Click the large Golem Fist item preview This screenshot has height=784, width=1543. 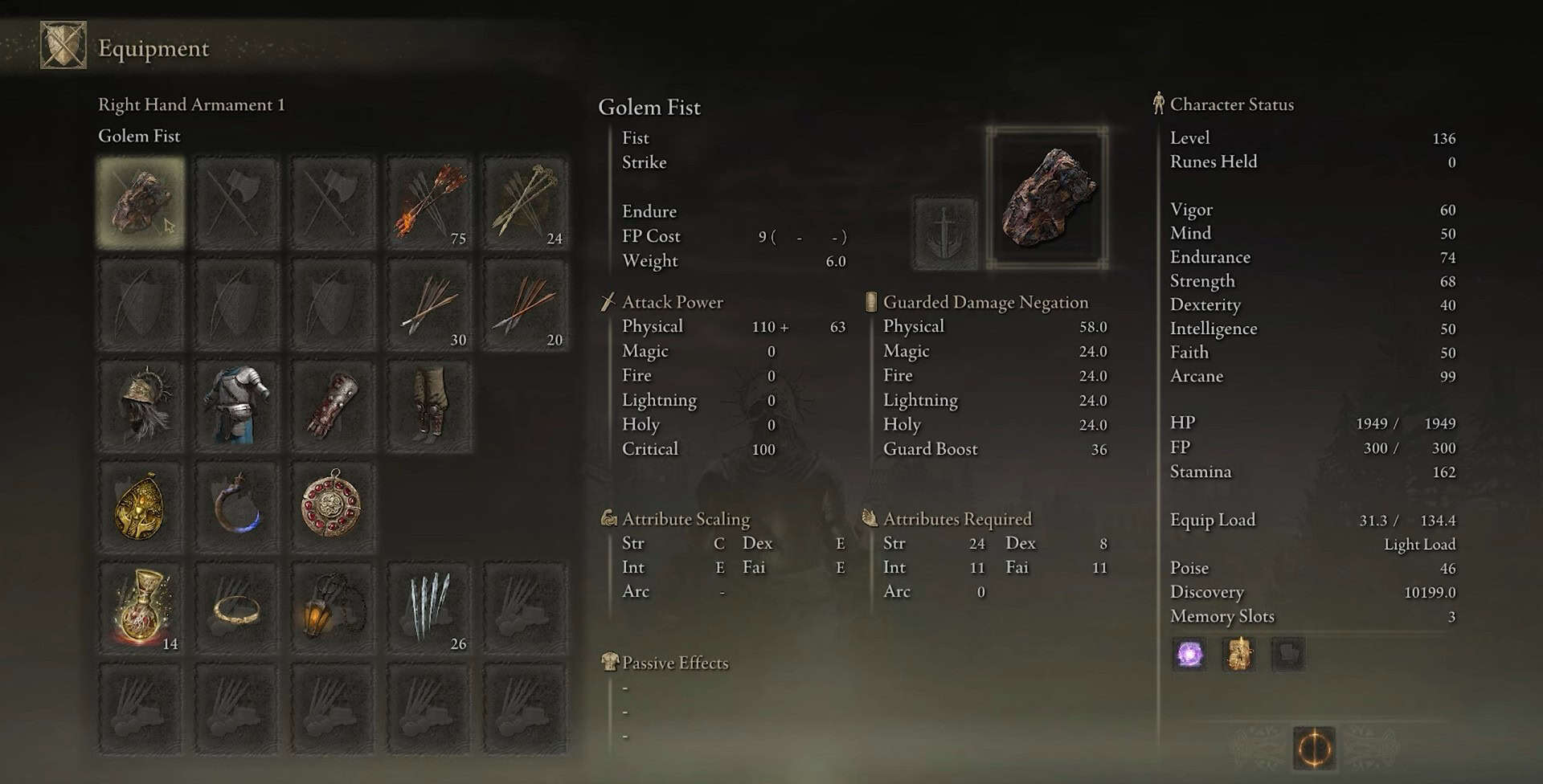click(x=1047, y=198)
